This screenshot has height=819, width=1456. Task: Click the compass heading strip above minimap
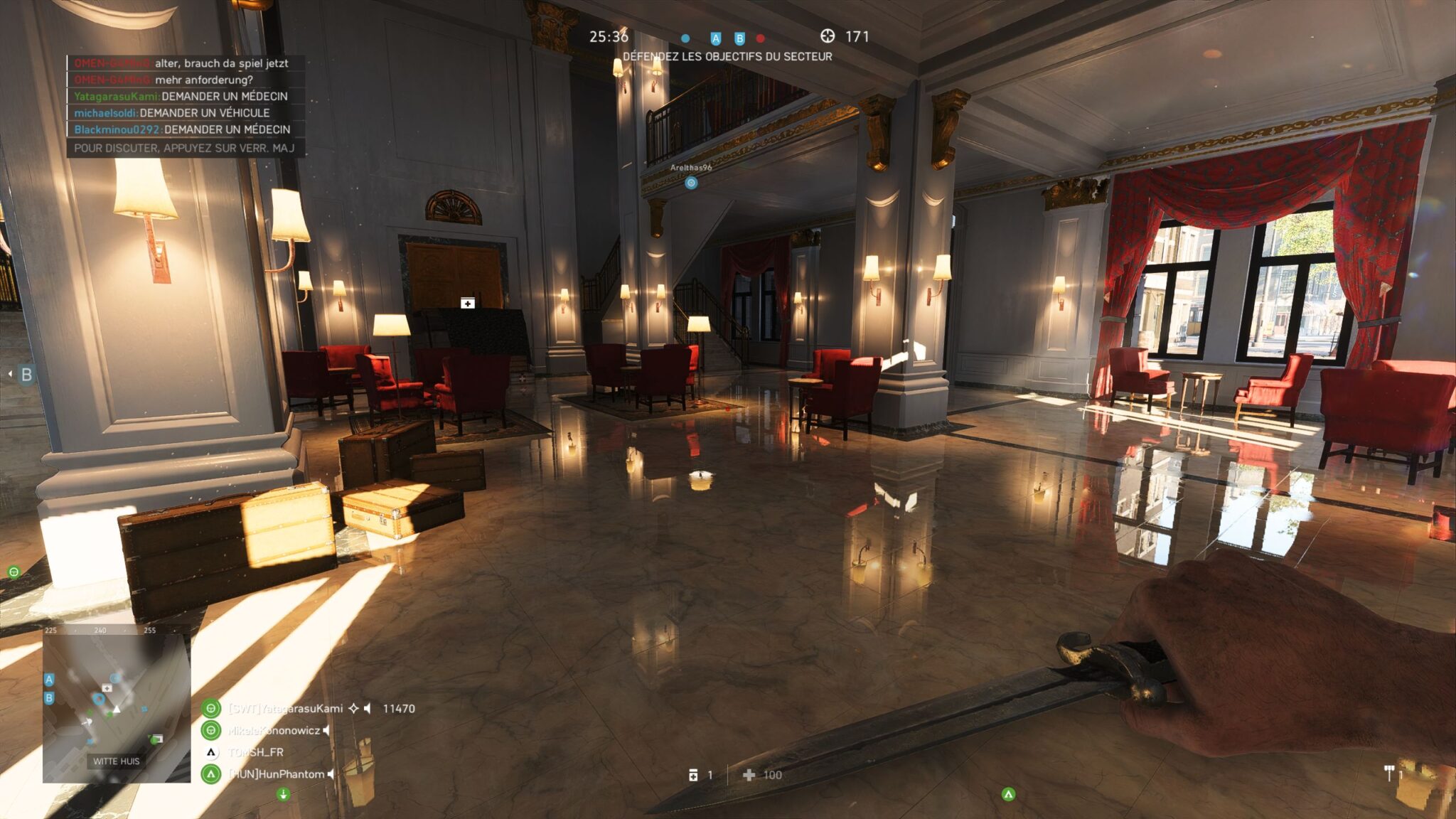point(114,631)
